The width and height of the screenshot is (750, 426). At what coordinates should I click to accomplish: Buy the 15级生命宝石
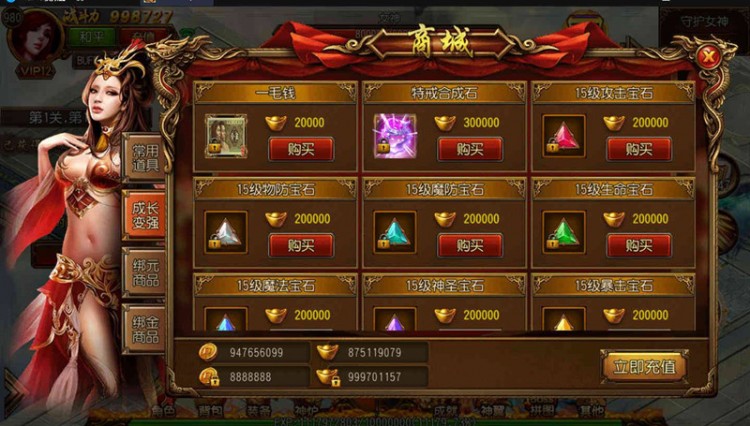638,245
